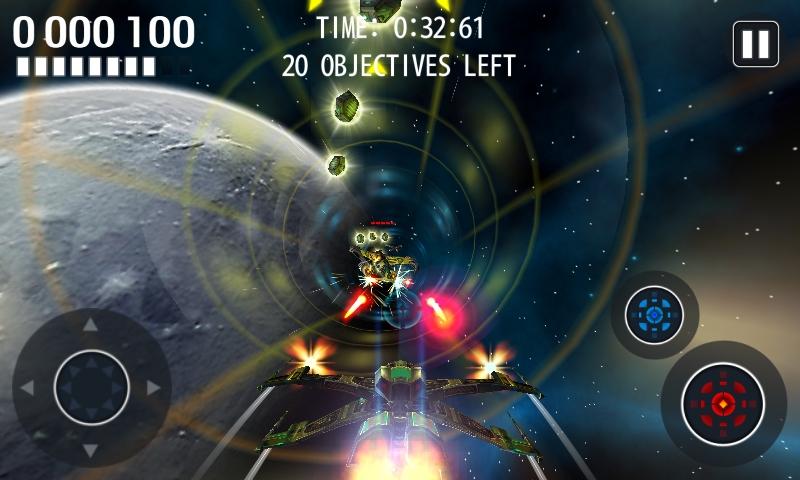The height and width of the screenshot is (480, 800).
Task: Pause the game with the pause button
Action: pyautogui.click(x=755, y=44)
